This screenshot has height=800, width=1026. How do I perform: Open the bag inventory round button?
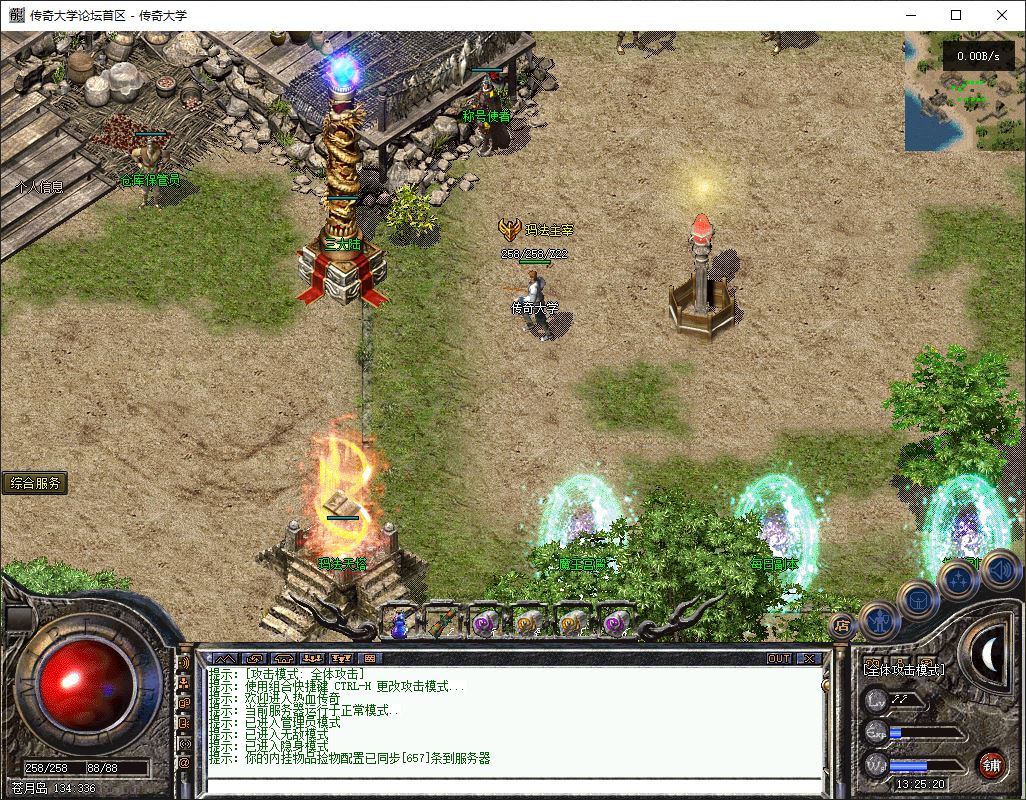click(919, 600)
